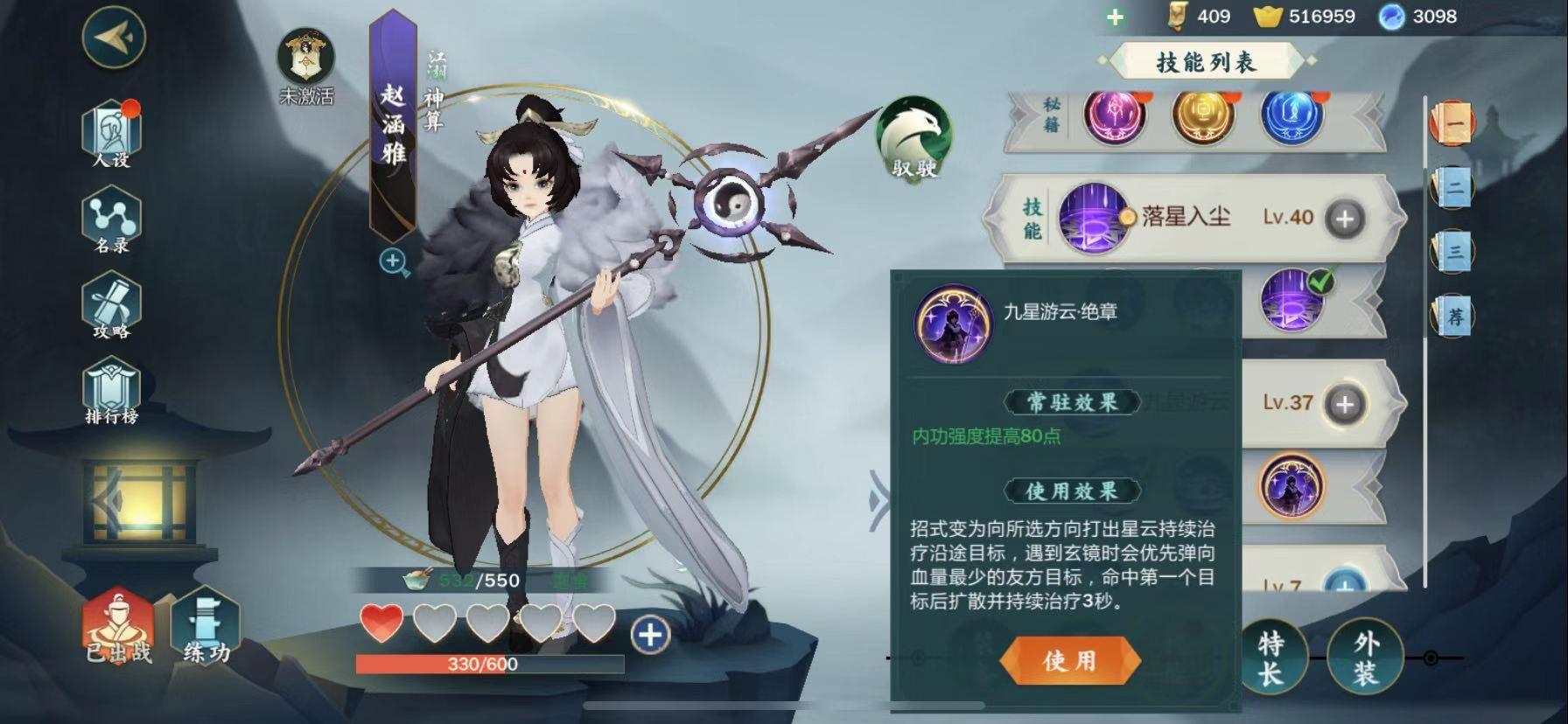Image resolution: width=1568 pixels, height=724 pixels.
Task: Go back with the arrow button
Action: click(x=114, y=36)
